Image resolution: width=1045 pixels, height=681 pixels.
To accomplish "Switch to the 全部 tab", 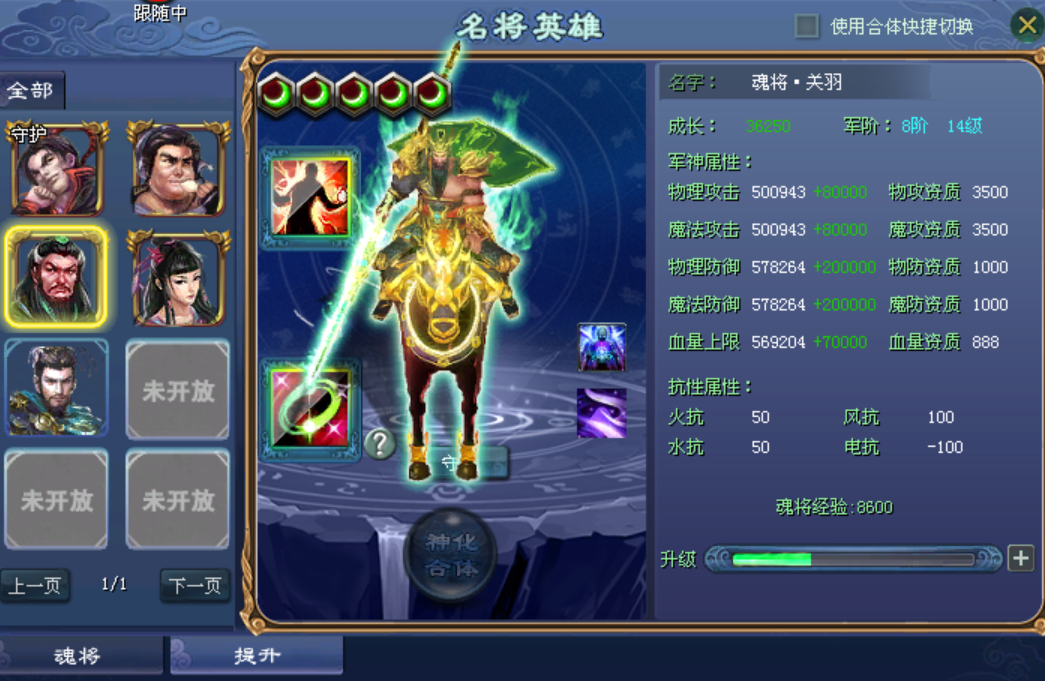I will pos(31,91).
